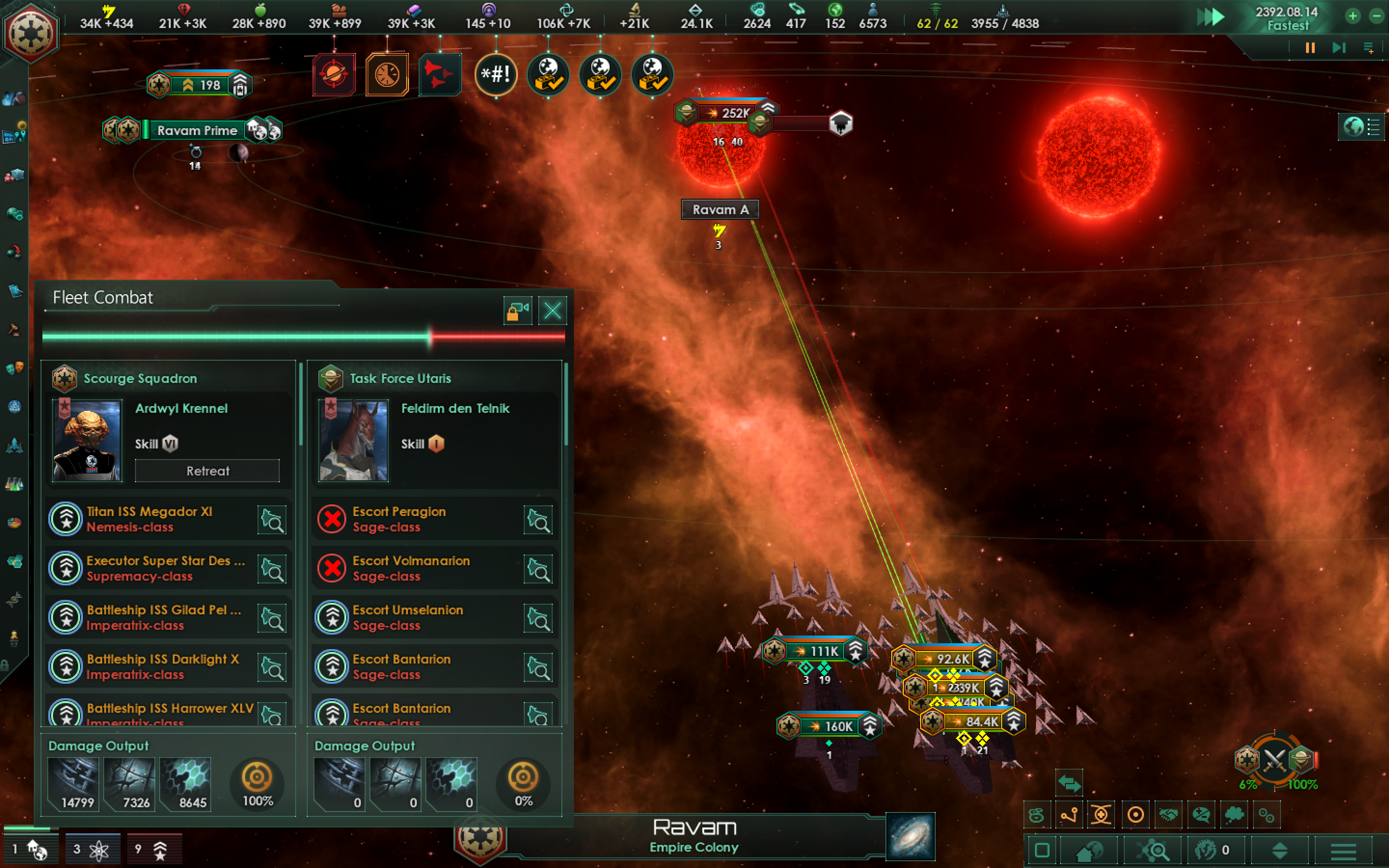Pause the game with the pause button

pos(1309,48)
